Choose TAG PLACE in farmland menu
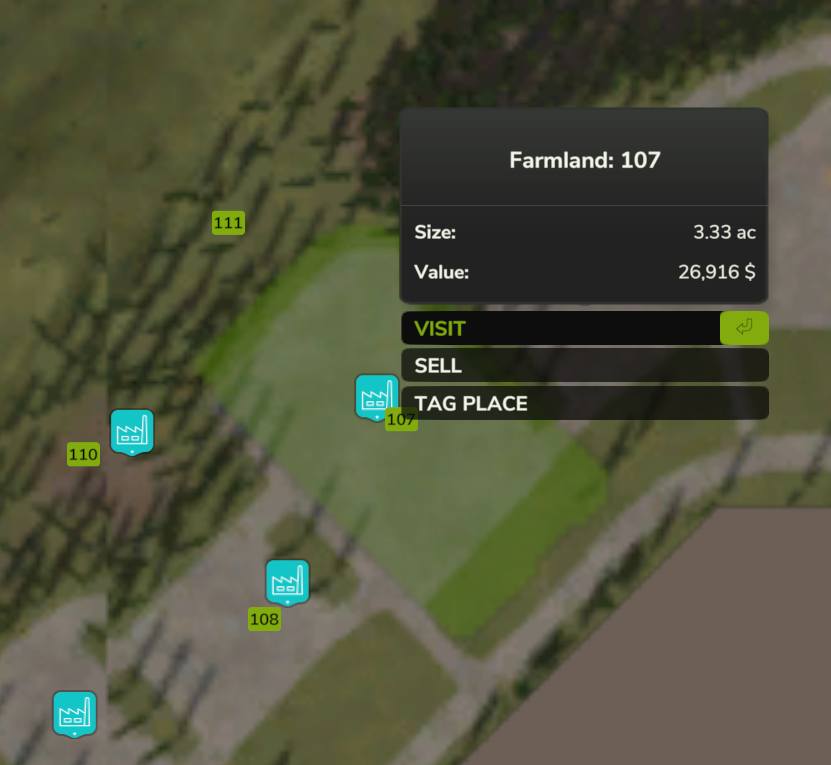Screen dimensions: 831x765 [584, 404]
